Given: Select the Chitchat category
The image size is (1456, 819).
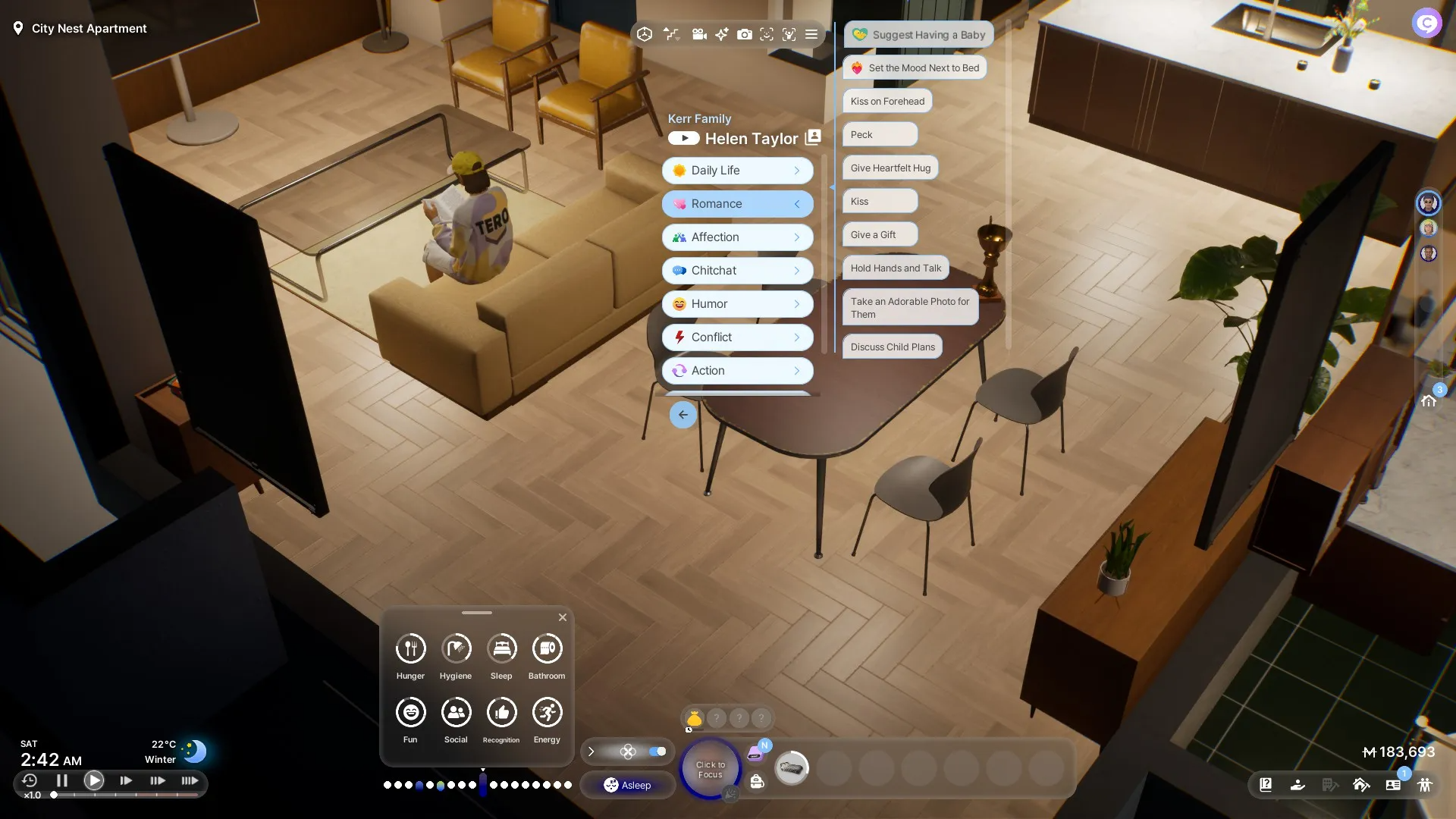Looking at the screenshot, I should pos(737,271).
